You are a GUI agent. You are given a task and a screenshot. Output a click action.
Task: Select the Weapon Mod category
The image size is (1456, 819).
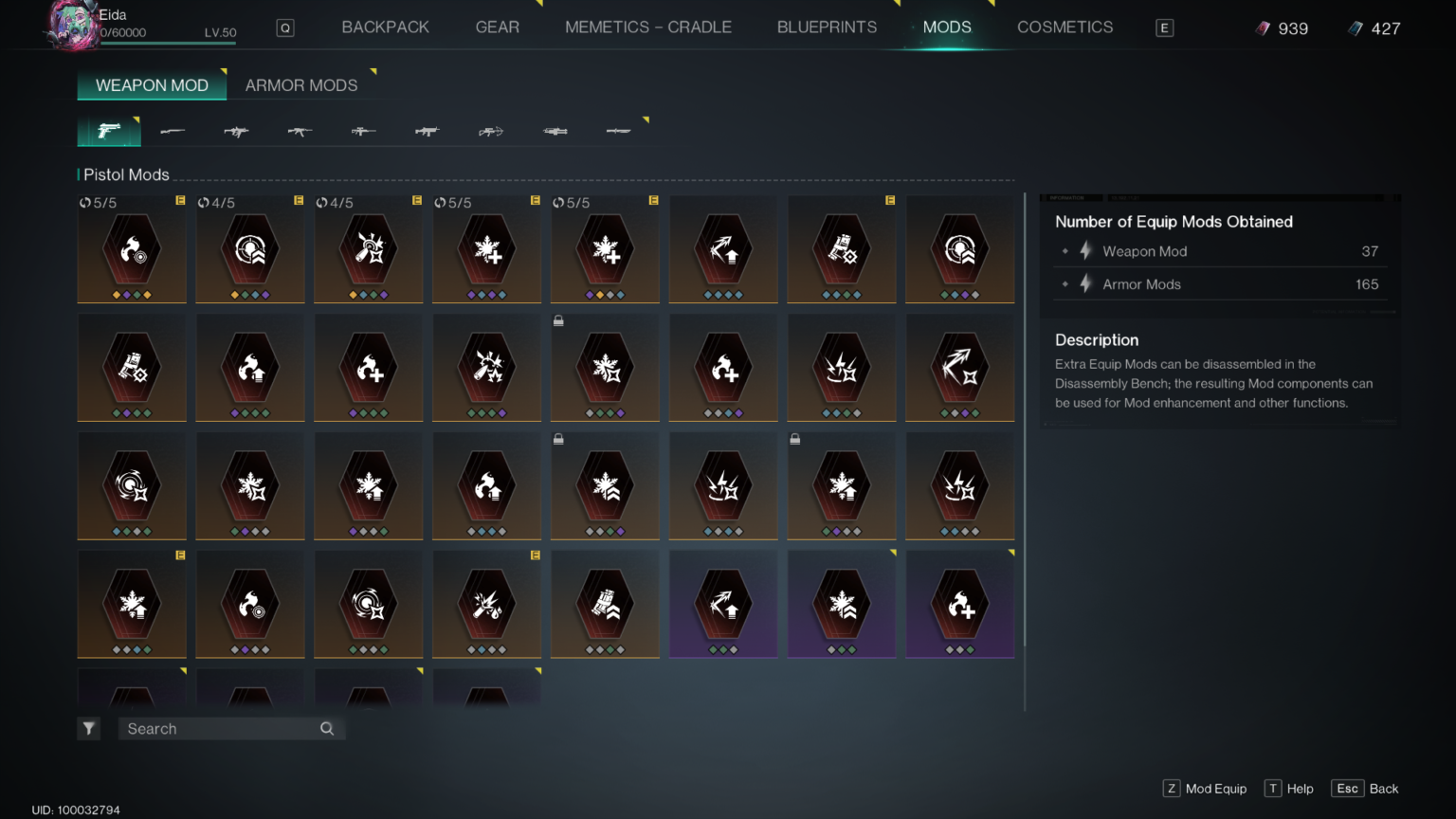(x=152, y=85)
